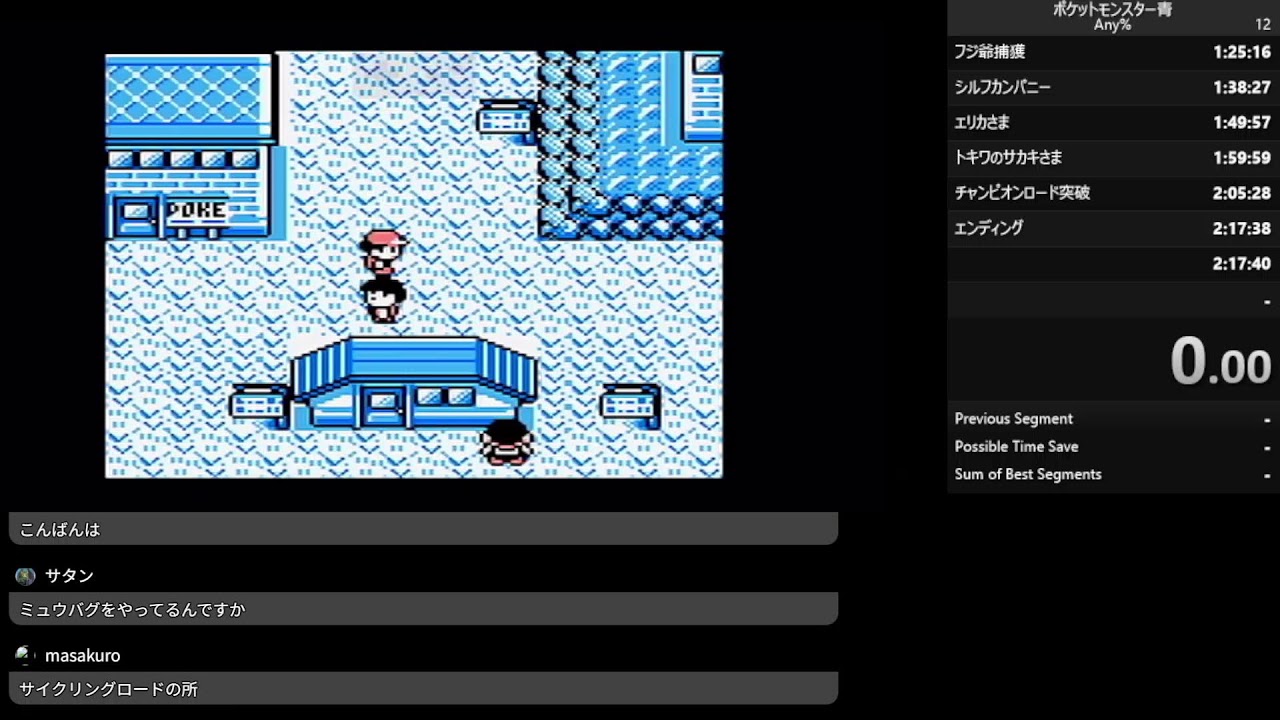Click the Any% category label

pyautogui.click(x=1112, y=26)
